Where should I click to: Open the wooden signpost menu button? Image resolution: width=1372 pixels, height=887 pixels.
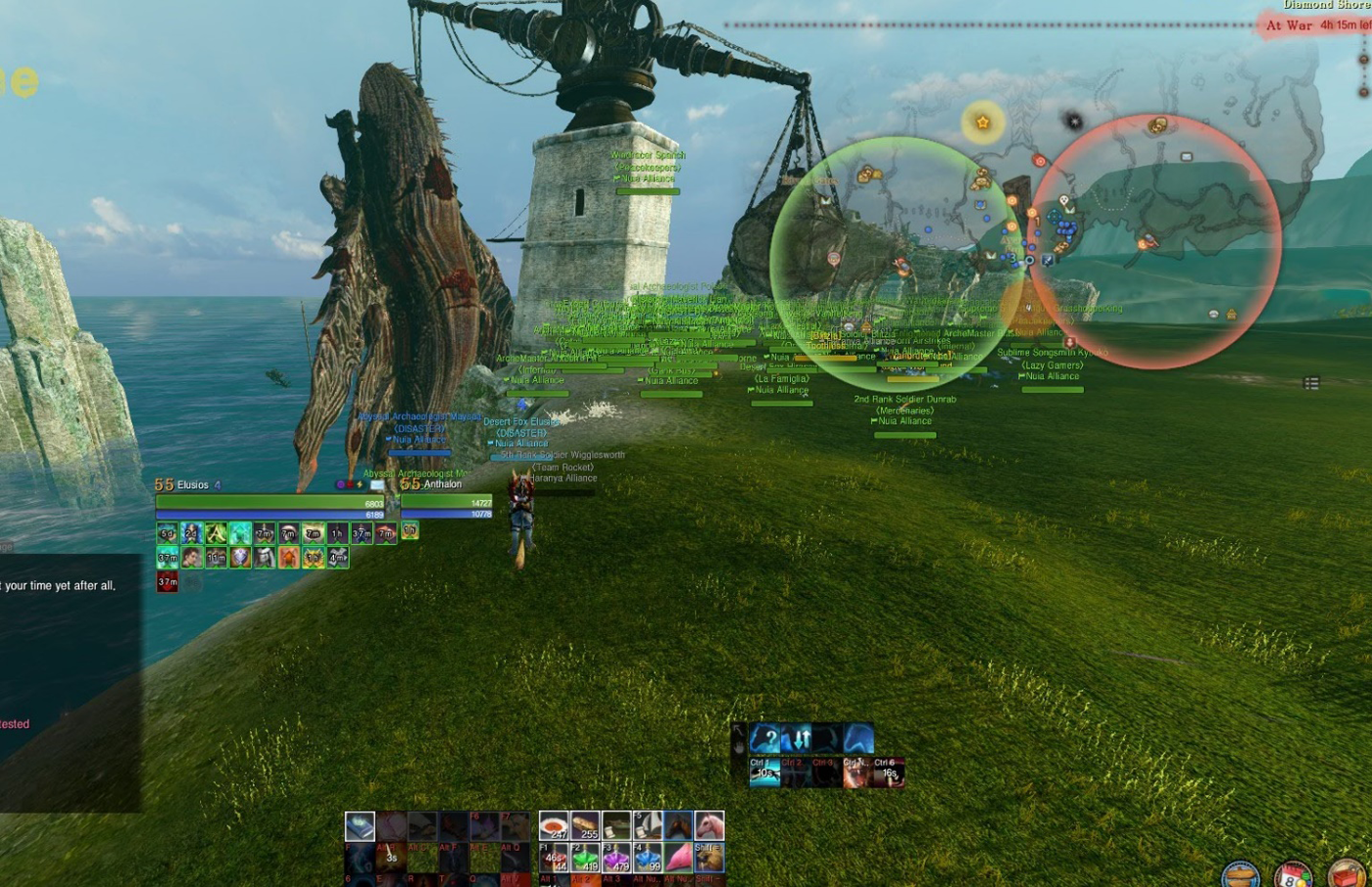(x=1240, y=875)
